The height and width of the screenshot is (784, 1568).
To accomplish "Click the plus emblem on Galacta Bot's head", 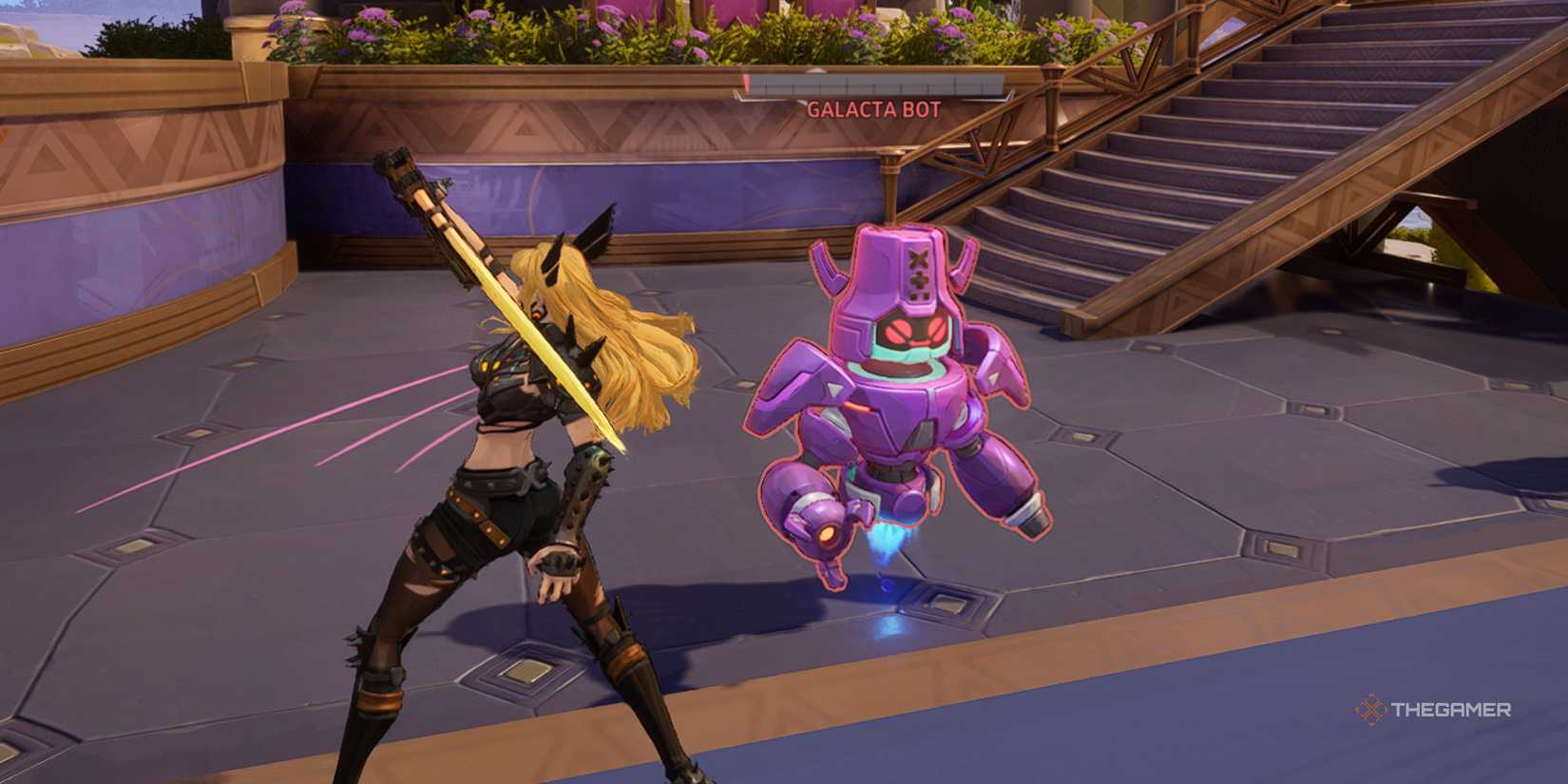I will click(x=919, y=280).
